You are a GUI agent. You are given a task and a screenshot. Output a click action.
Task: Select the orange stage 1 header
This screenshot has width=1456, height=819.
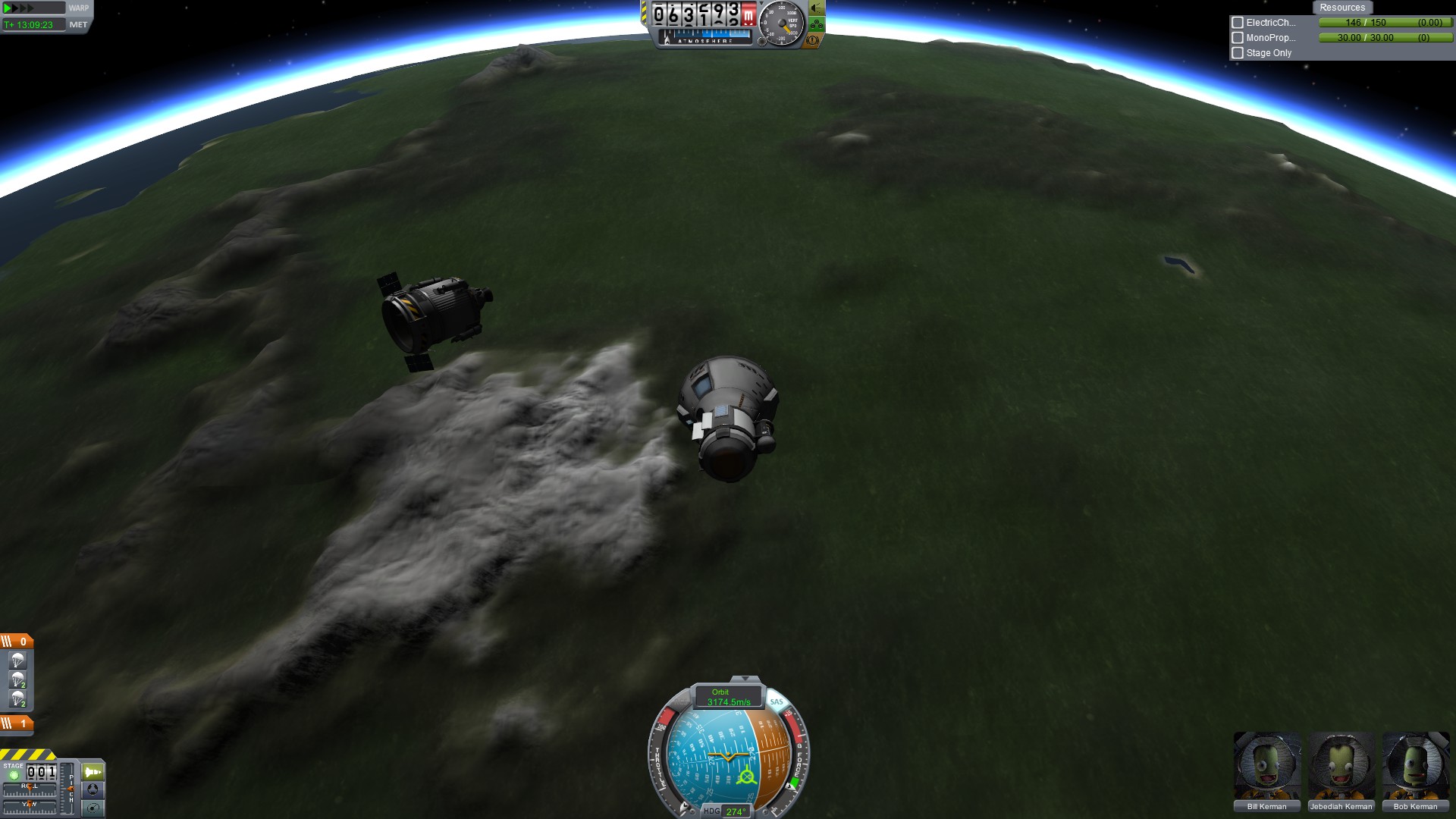coord(16,723)
